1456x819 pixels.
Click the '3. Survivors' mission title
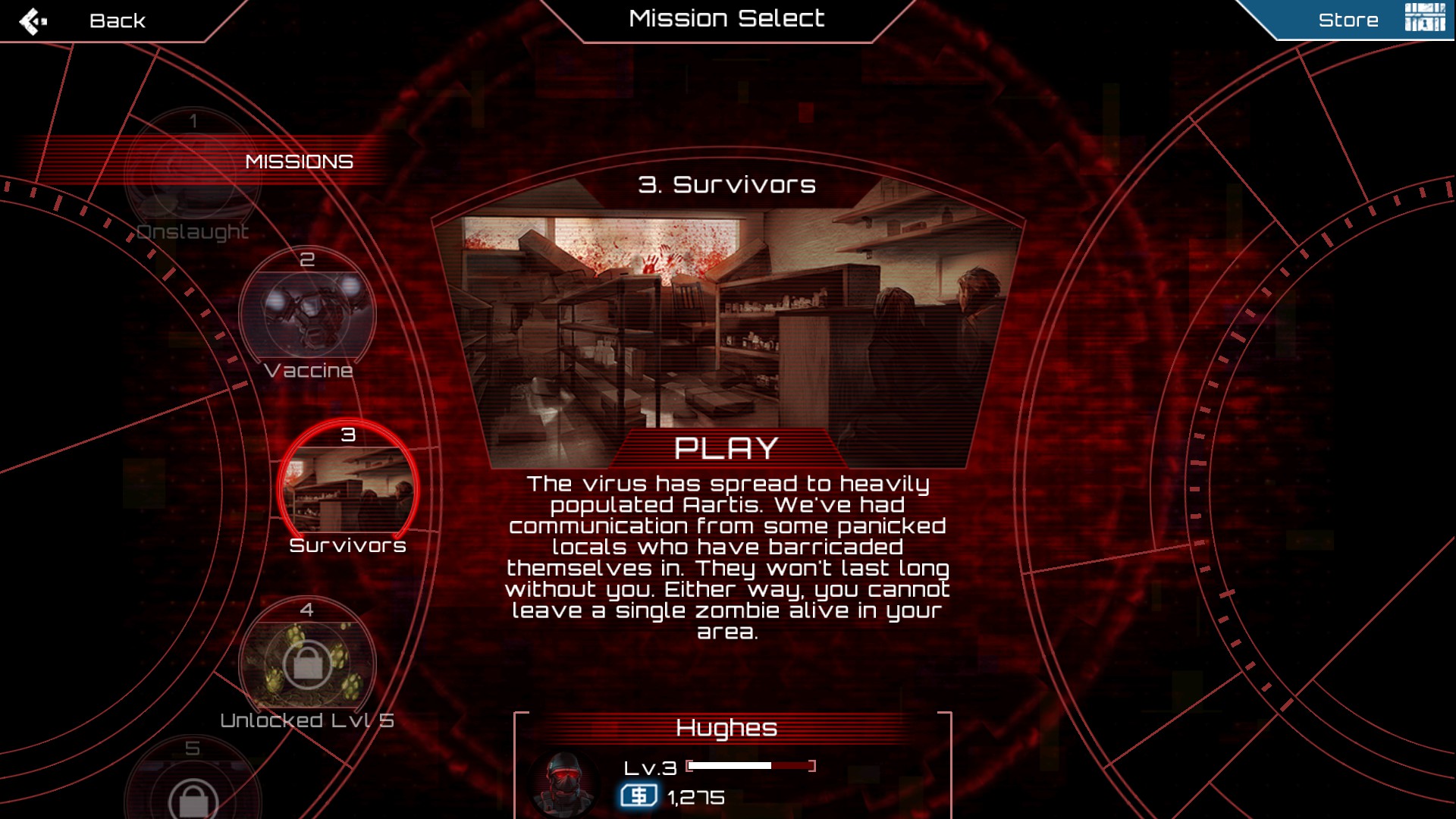[727, 184]
